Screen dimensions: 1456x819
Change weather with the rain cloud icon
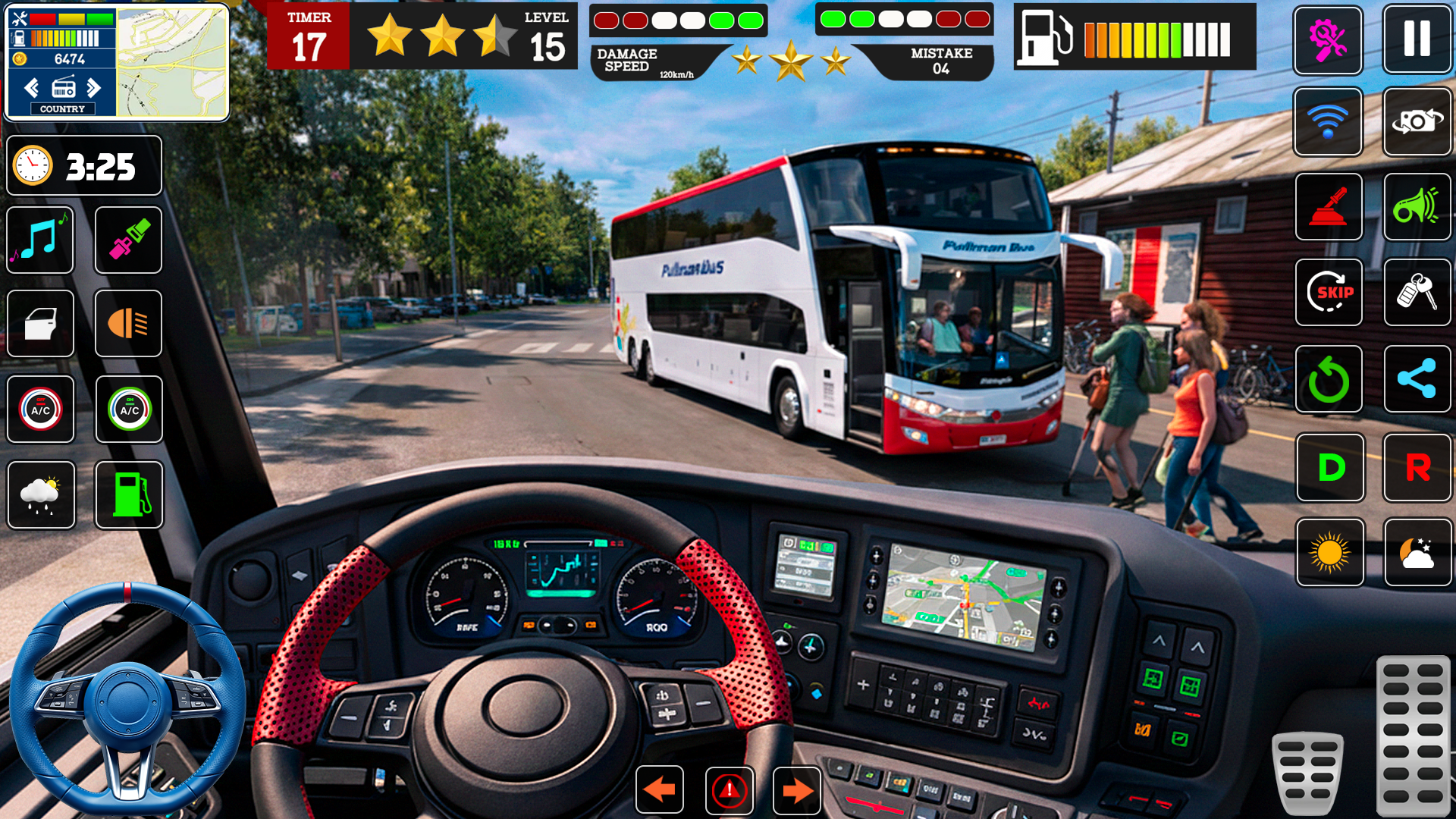[41, 494]
